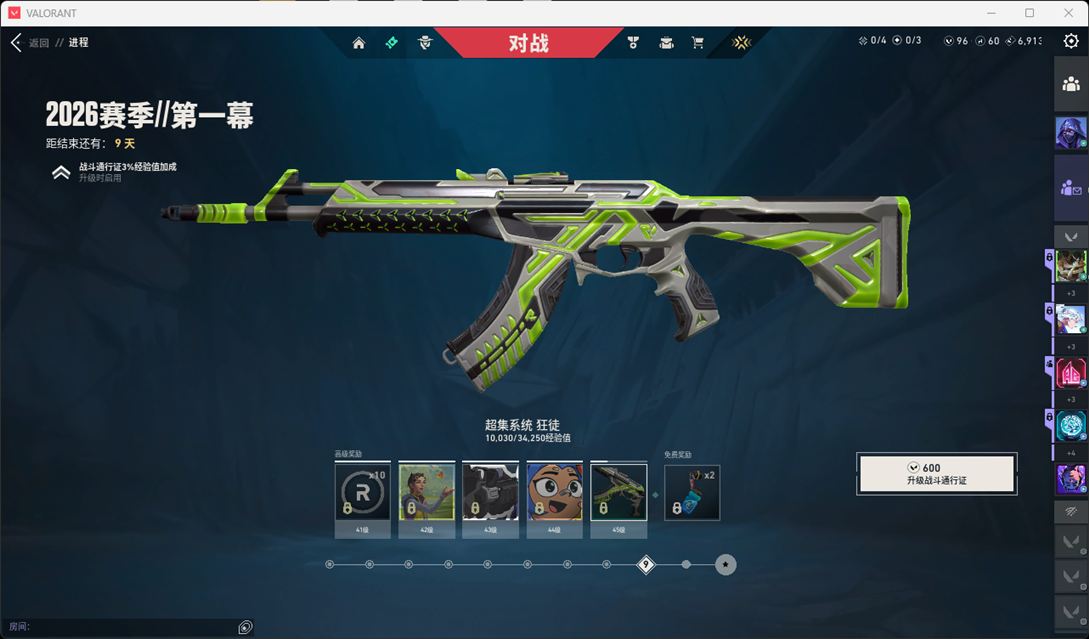Select the level 42 player card reward
The width and height of the screenshot is (1089, 639).
[x=427, y=492]
